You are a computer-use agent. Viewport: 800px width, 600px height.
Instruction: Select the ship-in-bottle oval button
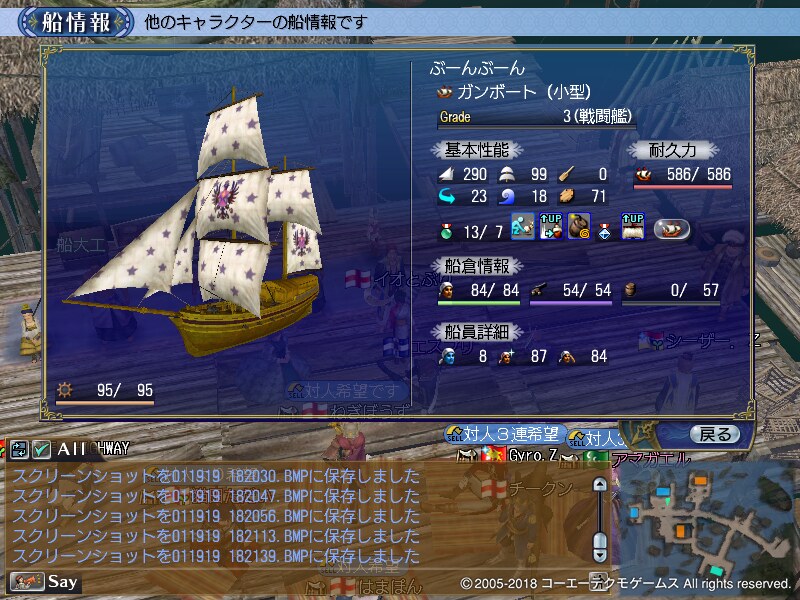click(x=675, y=228)
